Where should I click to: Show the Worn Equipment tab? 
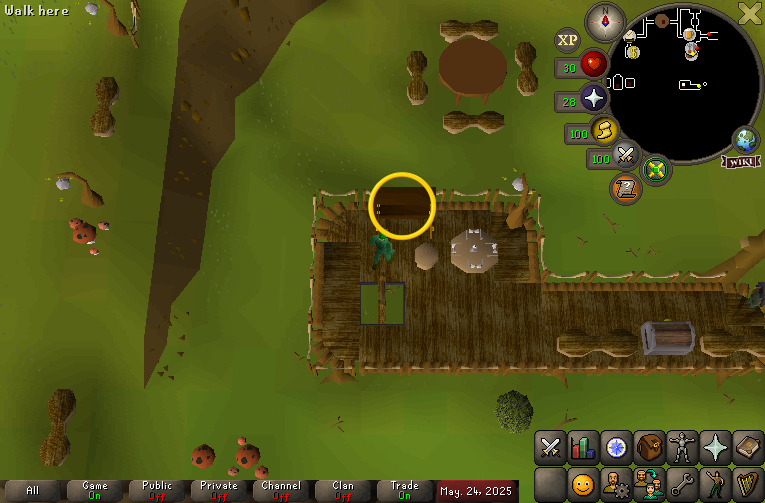681,448
